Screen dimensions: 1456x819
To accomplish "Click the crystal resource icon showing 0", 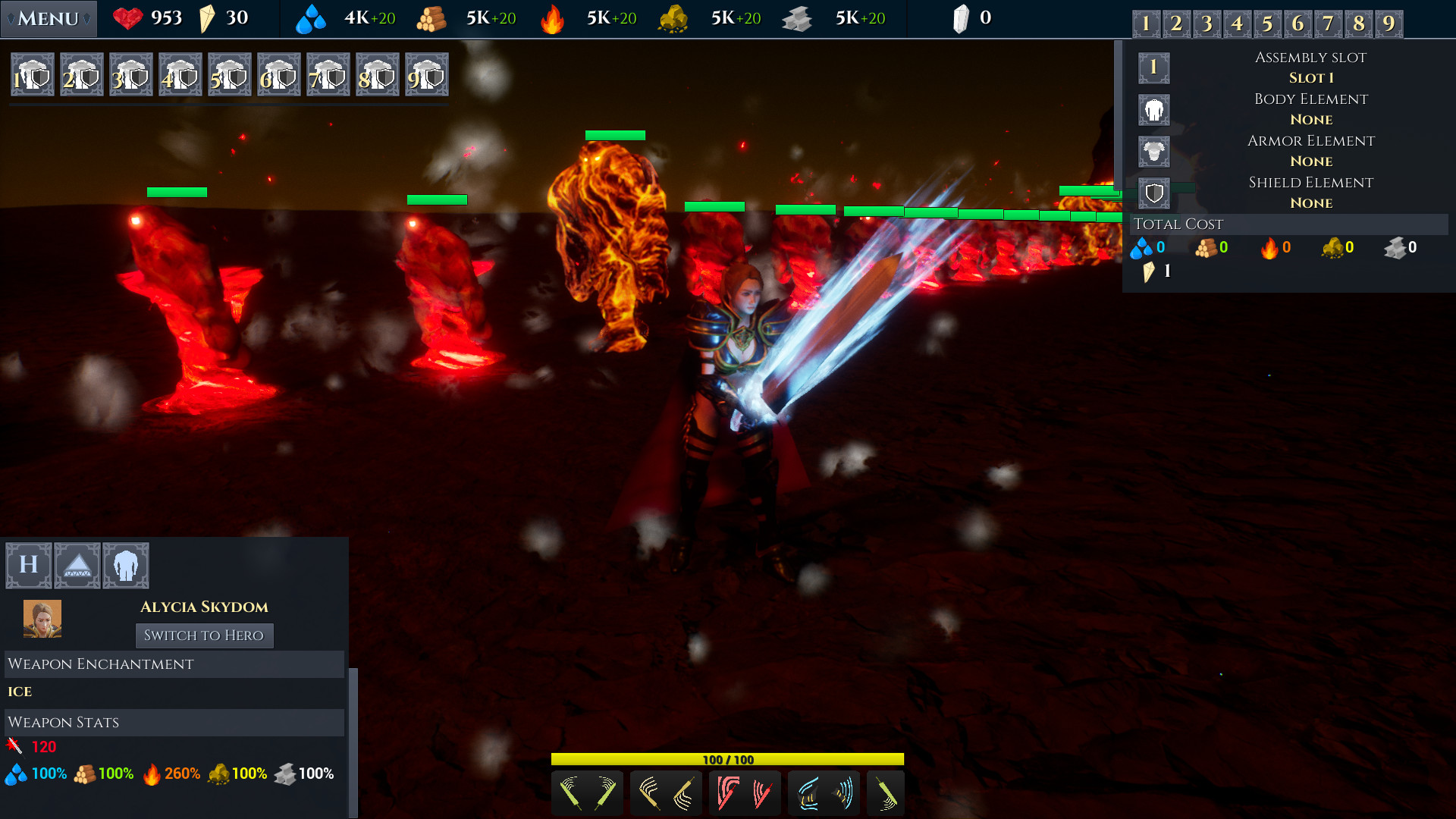I will pyautogui.click(x=962, y=17).
